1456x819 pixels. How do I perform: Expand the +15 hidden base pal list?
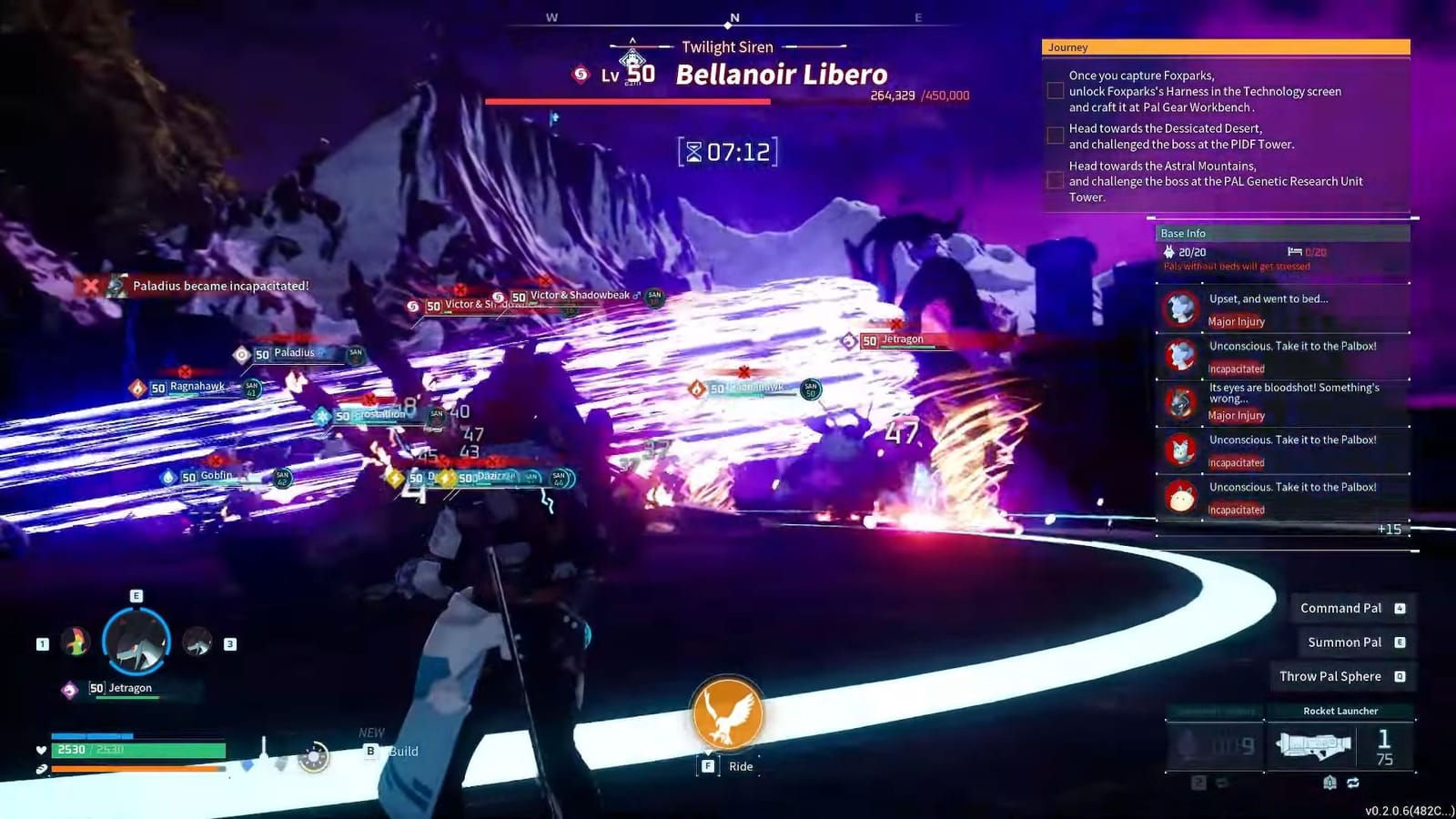coord(1391,529)
